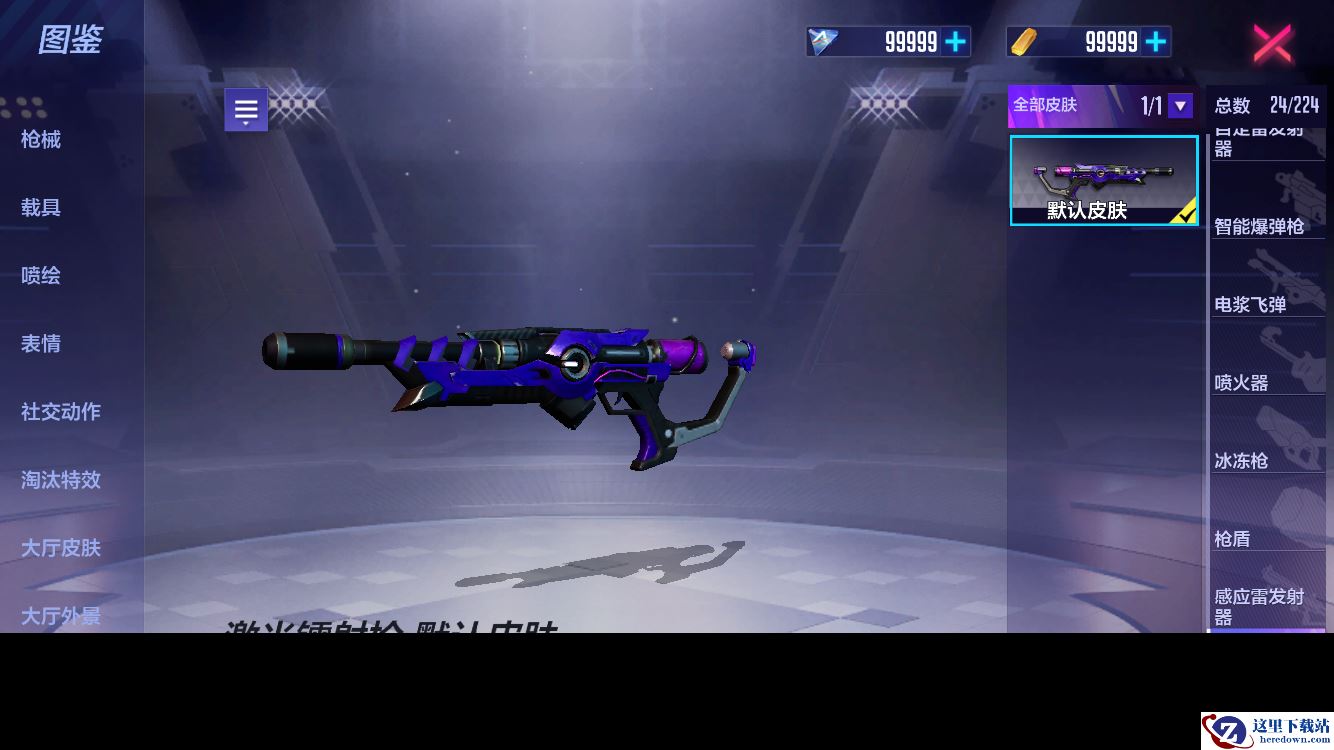Expand the 全部皮肤 dropdown
Viewport: 1334px width, 750px height.
click(1180, 105)
